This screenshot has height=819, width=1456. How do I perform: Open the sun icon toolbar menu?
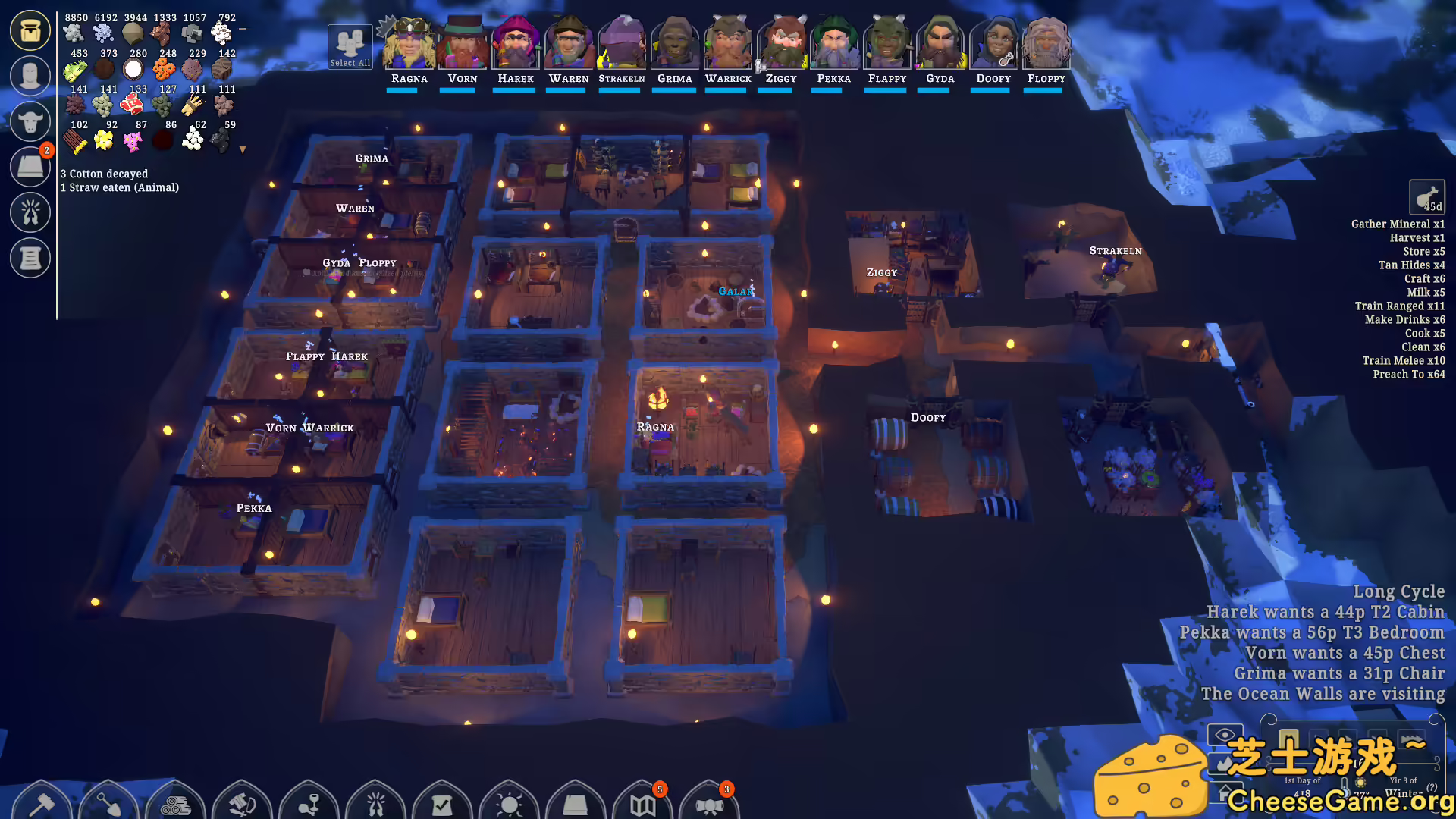pos(509,802)
